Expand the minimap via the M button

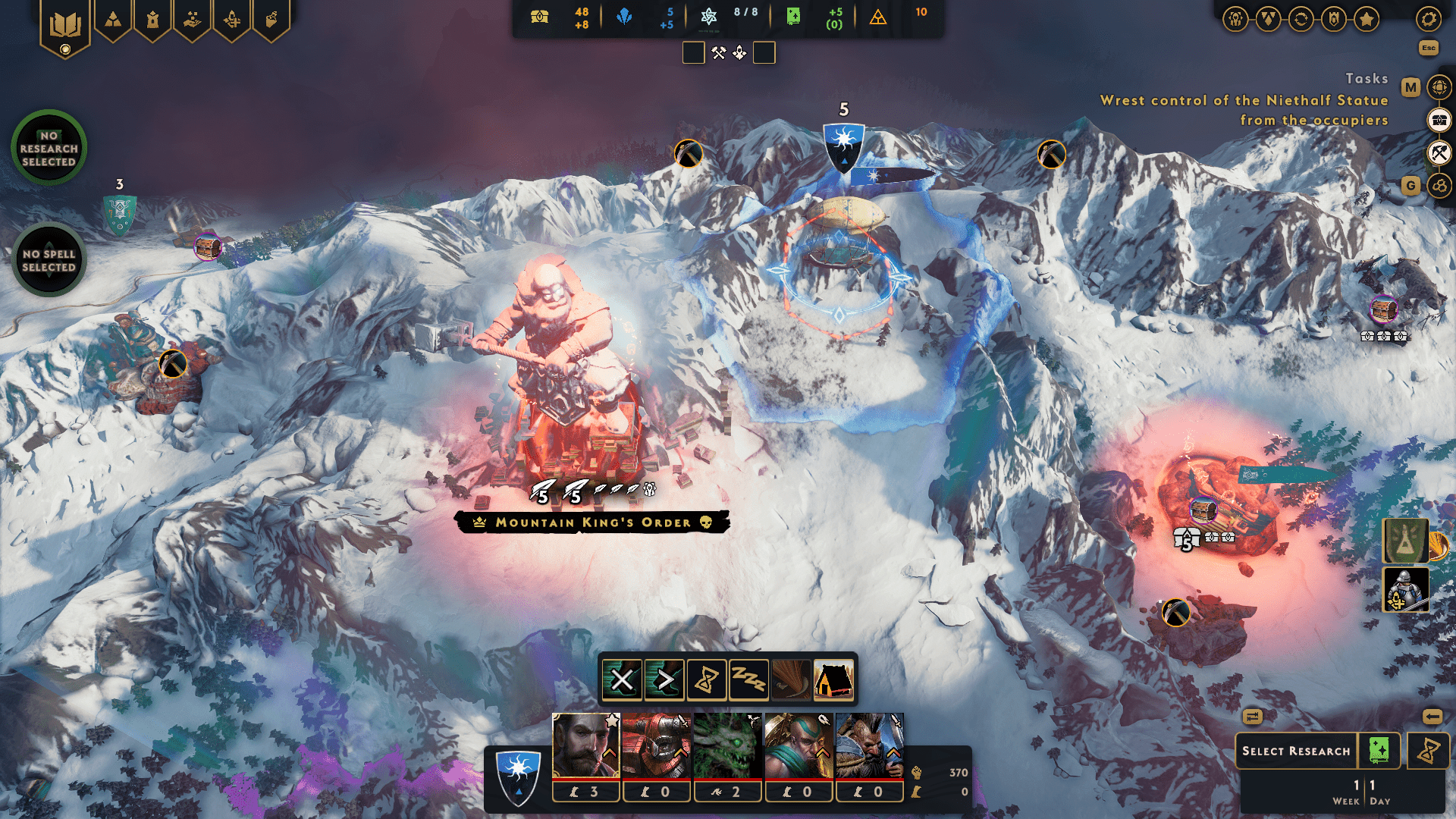tap(1410, 86)
